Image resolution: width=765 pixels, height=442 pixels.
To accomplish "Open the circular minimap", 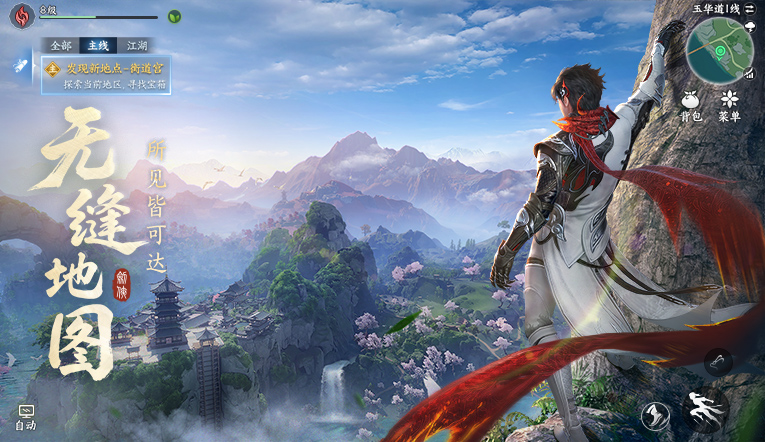I will click(x=720, y=50).
